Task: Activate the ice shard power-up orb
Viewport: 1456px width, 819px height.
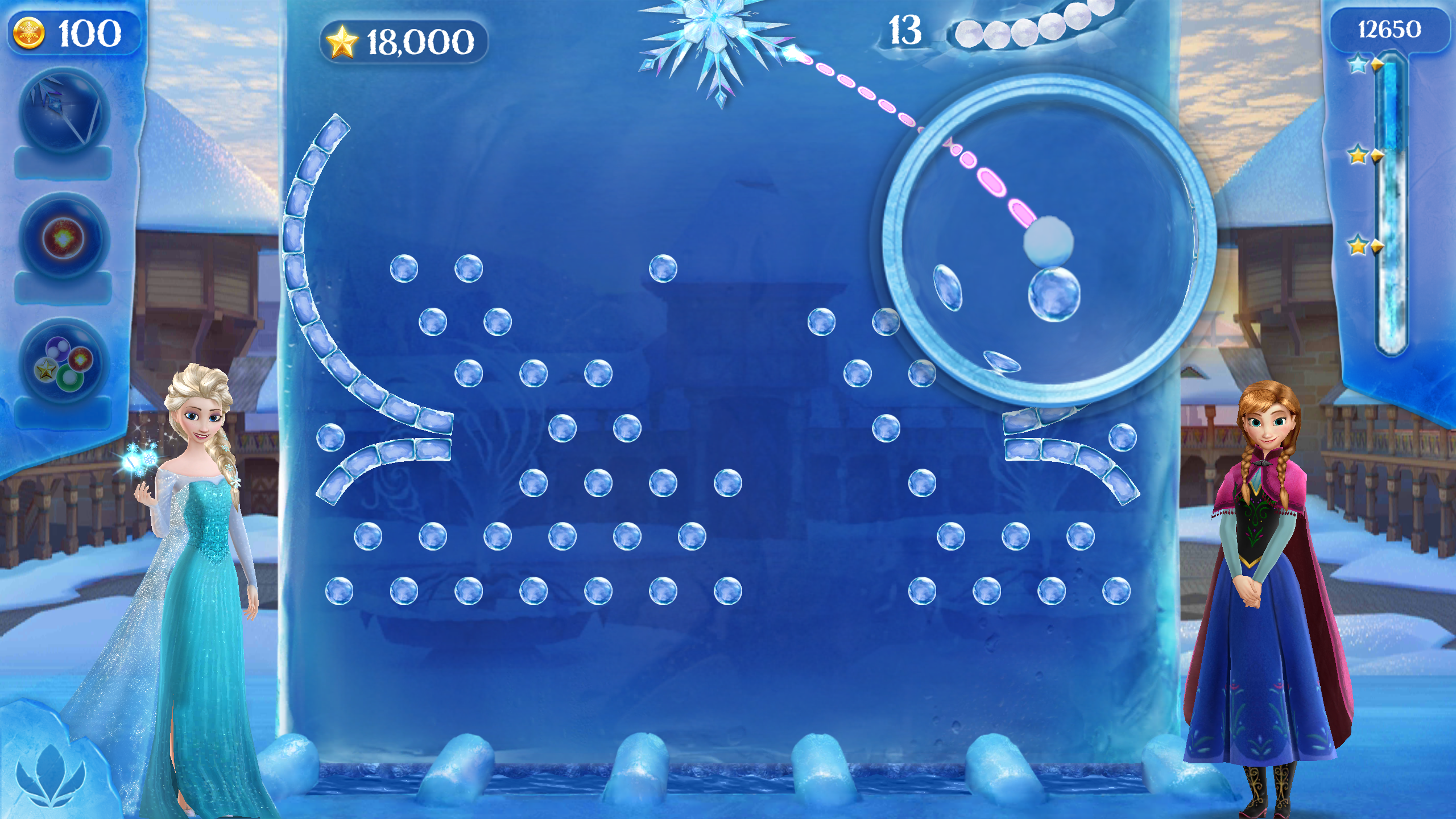Action: tap(63, 111)
